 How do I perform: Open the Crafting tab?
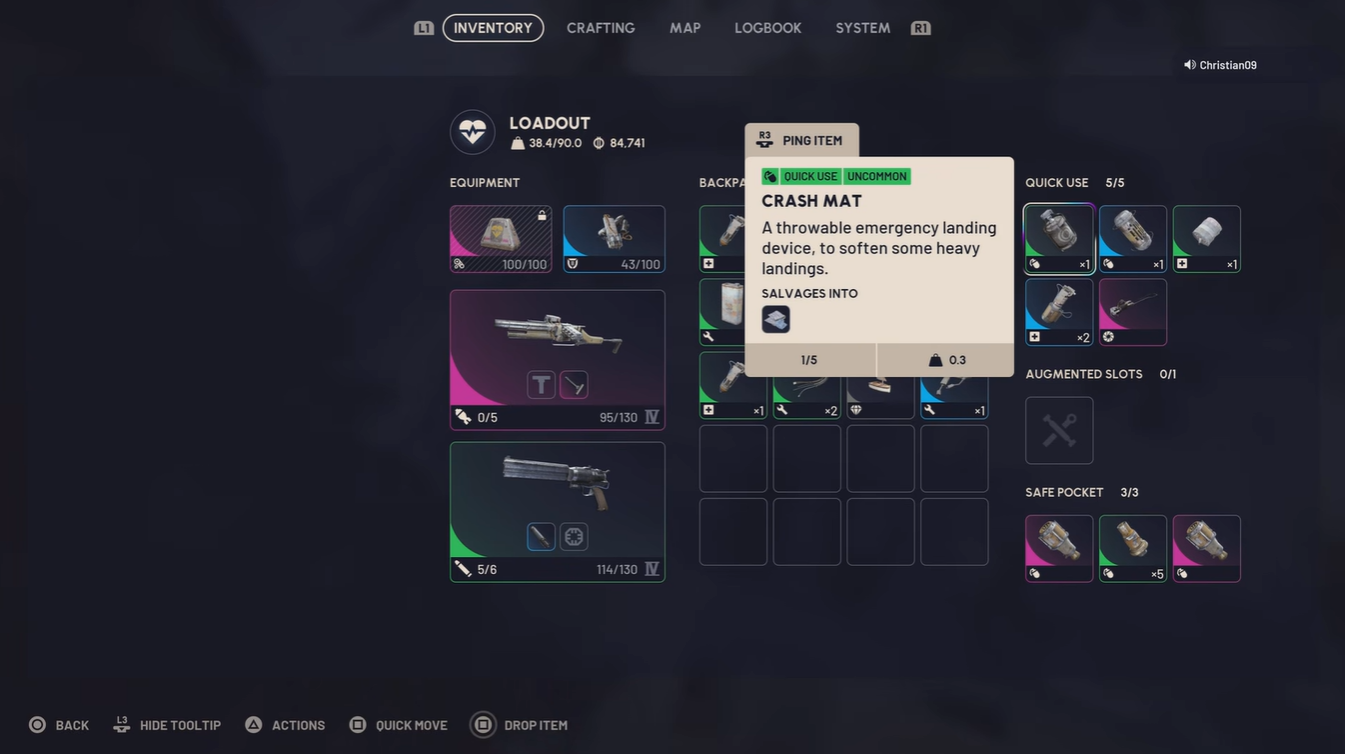[600, 27]
